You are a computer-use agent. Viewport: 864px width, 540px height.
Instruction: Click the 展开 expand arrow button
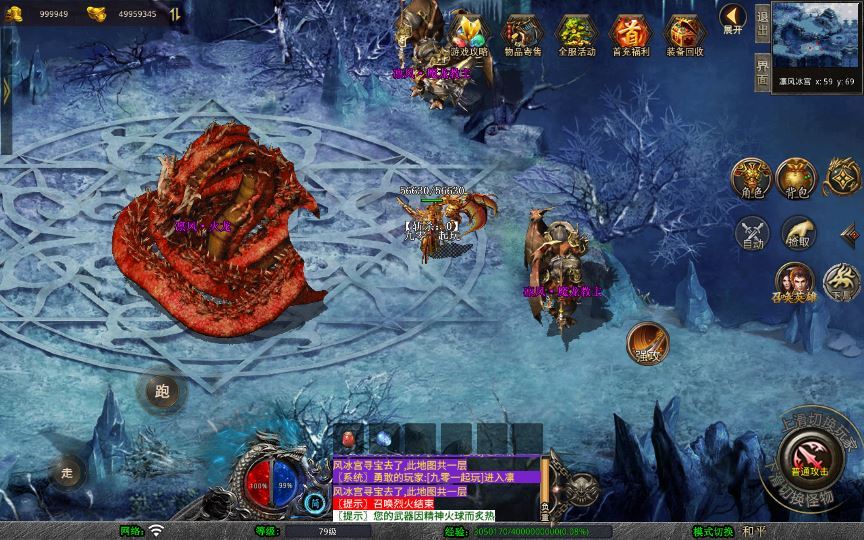click(733, 20)
